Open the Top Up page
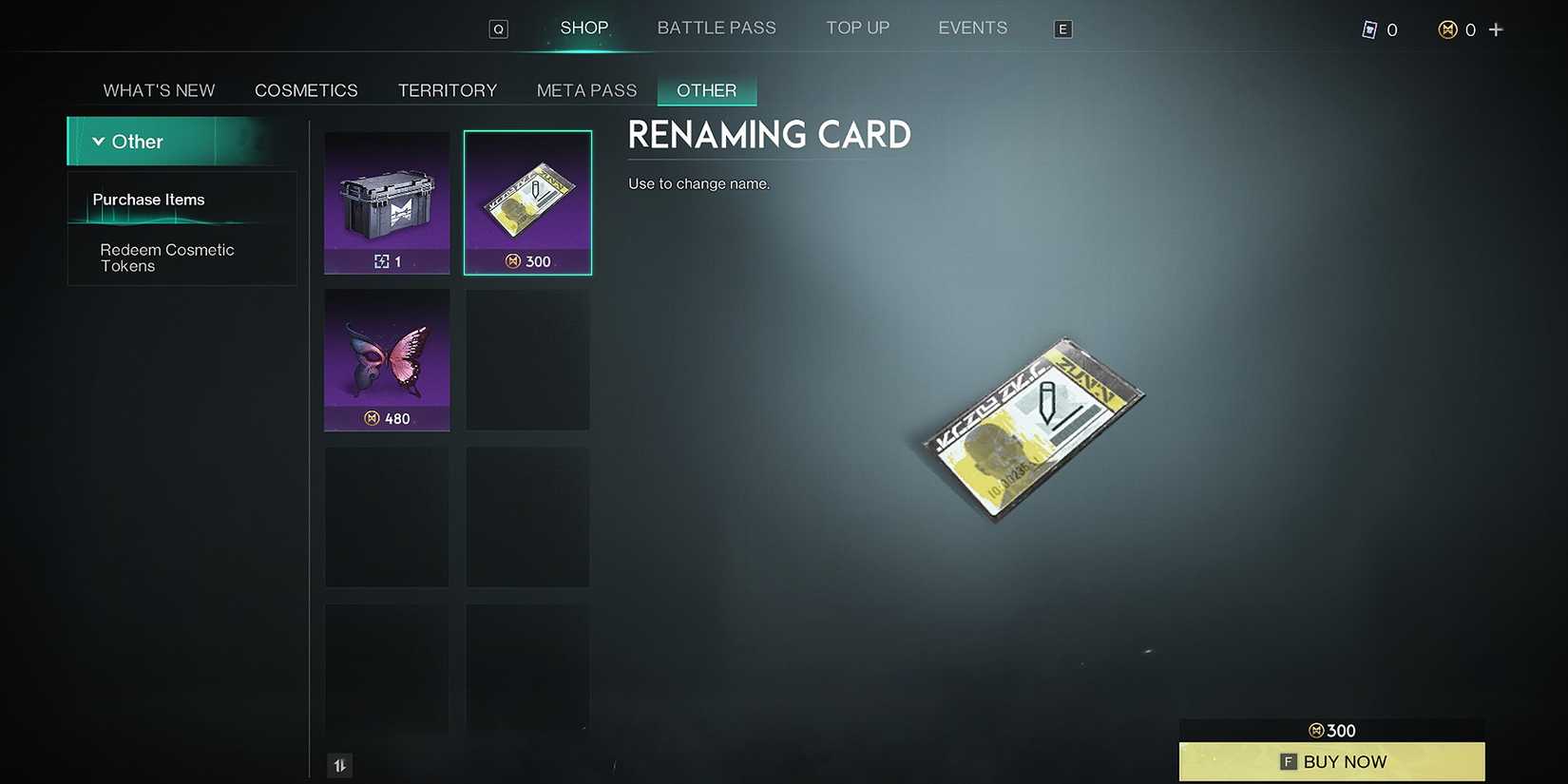 click(x=857, y=28)
